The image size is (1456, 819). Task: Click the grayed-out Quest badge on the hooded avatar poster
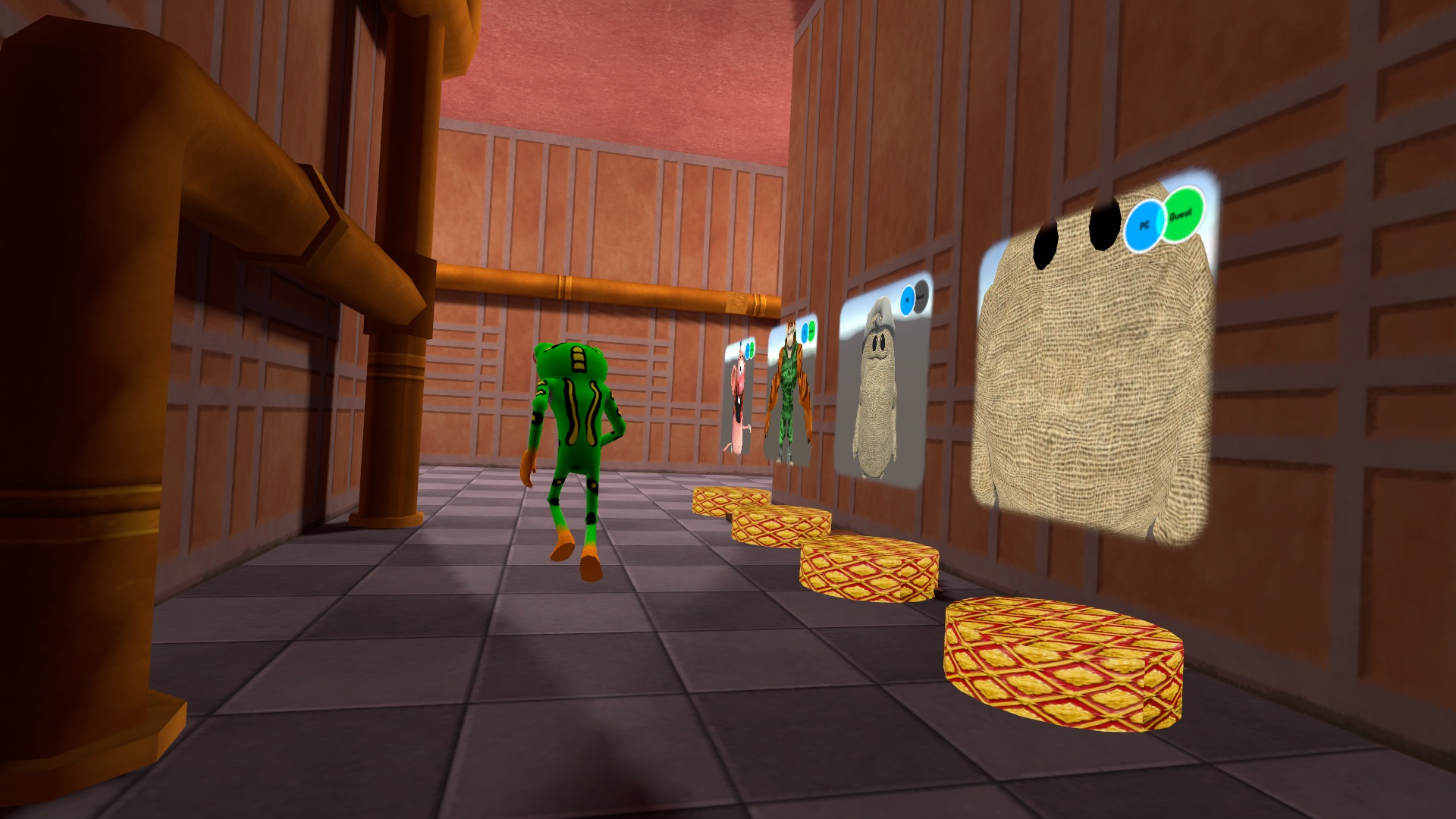[921, 296]
